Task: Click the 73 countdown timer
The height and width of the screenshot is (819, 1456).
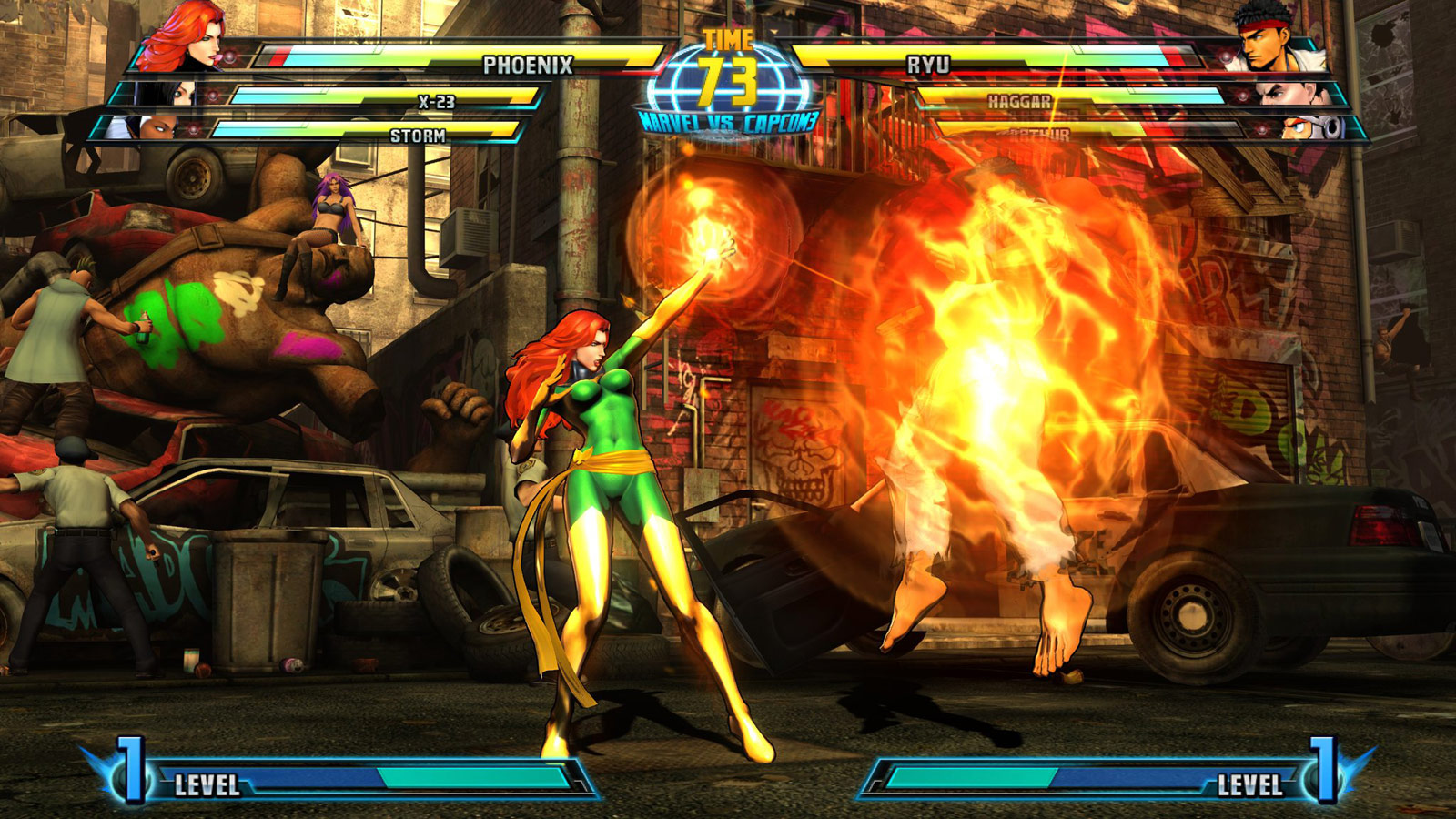Action: 728,80
